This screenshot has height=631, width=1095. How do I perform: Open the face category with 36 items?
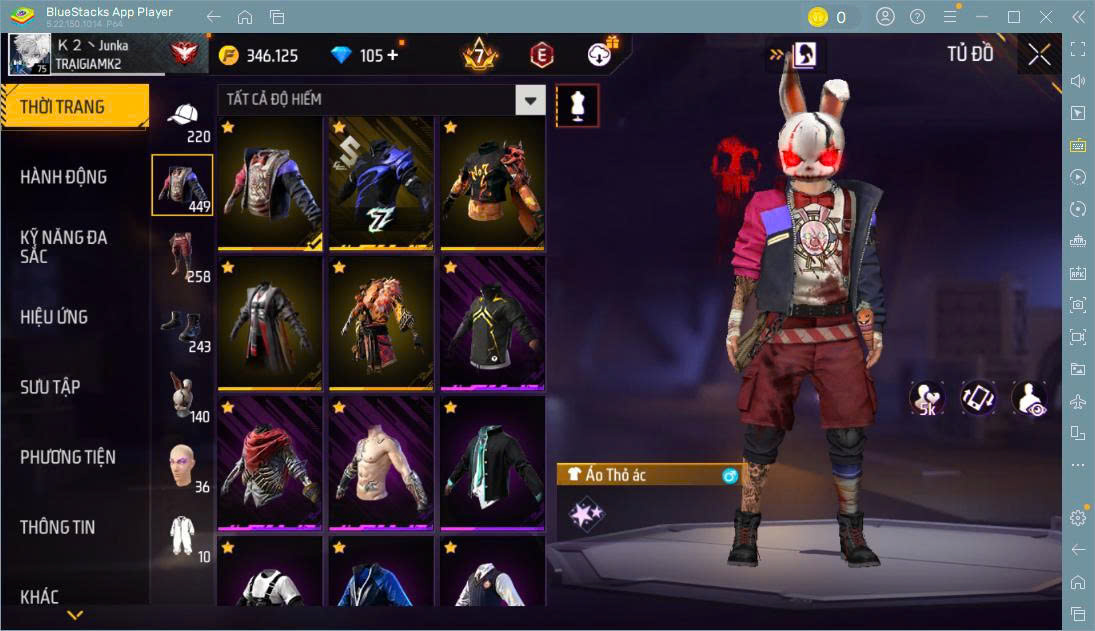(x=182, y=466)
